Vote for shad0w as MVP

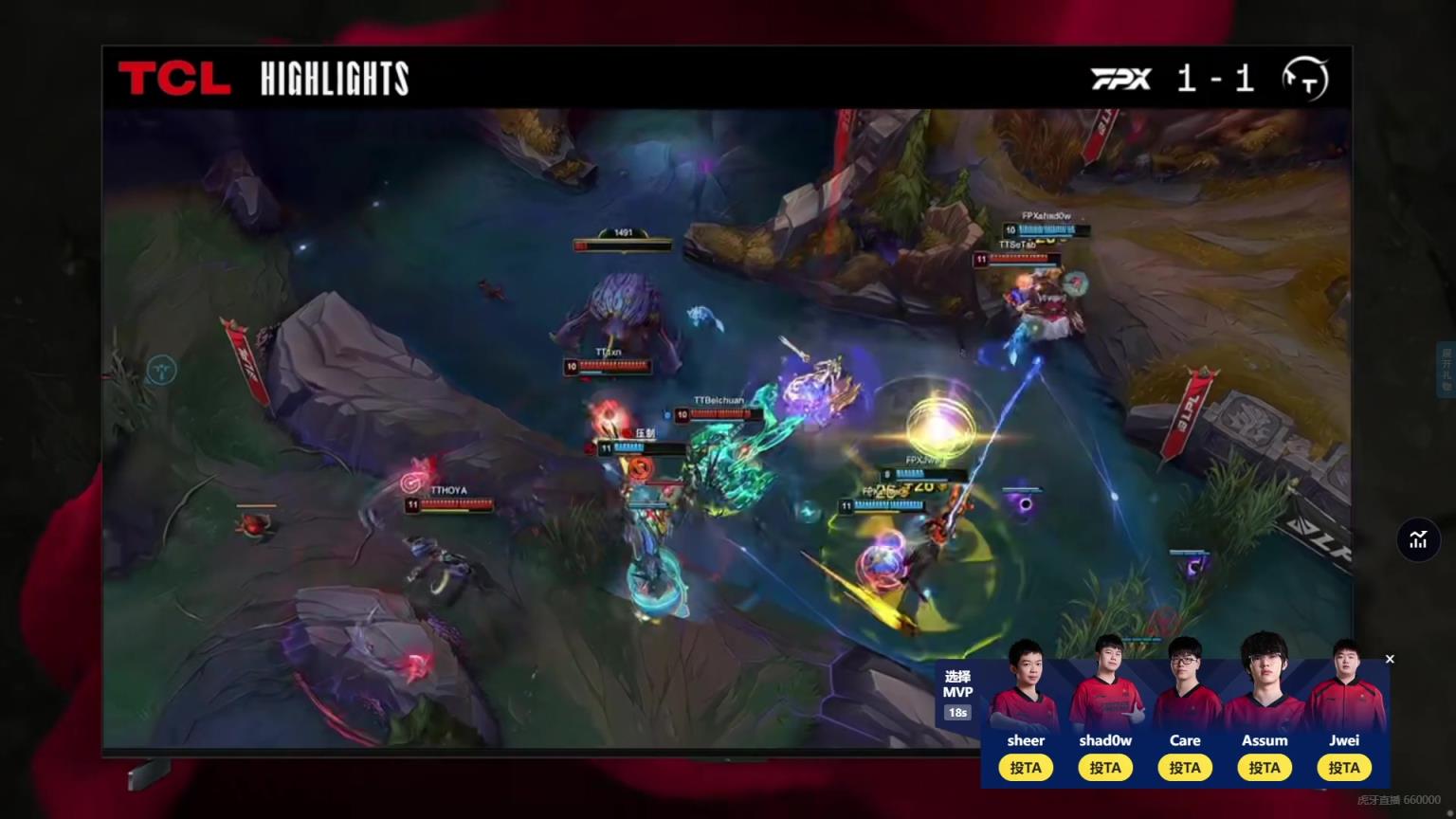1104,767
